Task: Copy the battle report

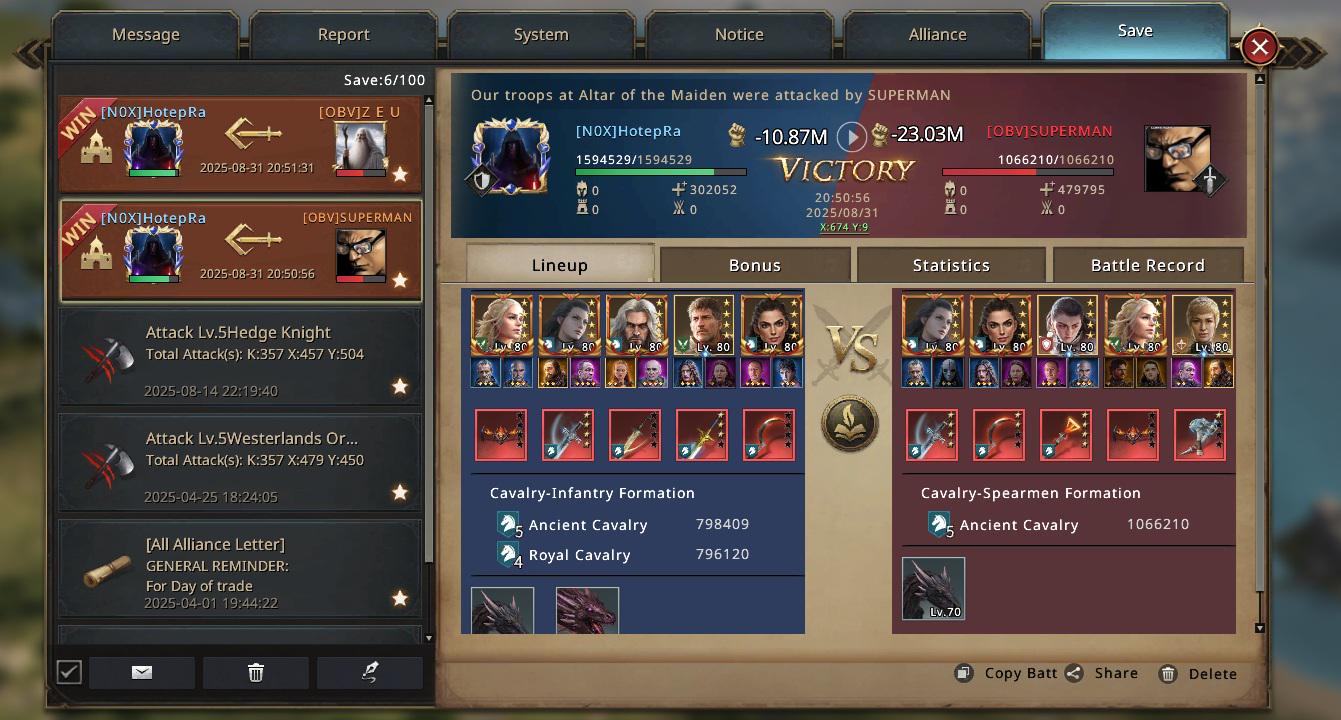Action: tap(1006, 673)
